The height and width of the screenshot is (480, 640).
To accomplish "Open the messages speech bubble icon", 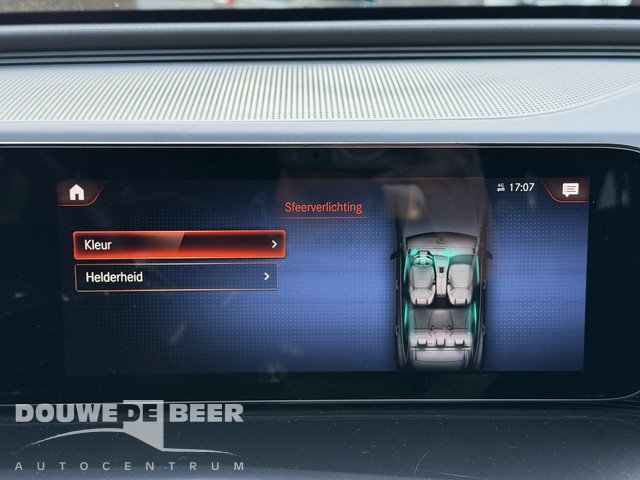I will click(570, 190).
